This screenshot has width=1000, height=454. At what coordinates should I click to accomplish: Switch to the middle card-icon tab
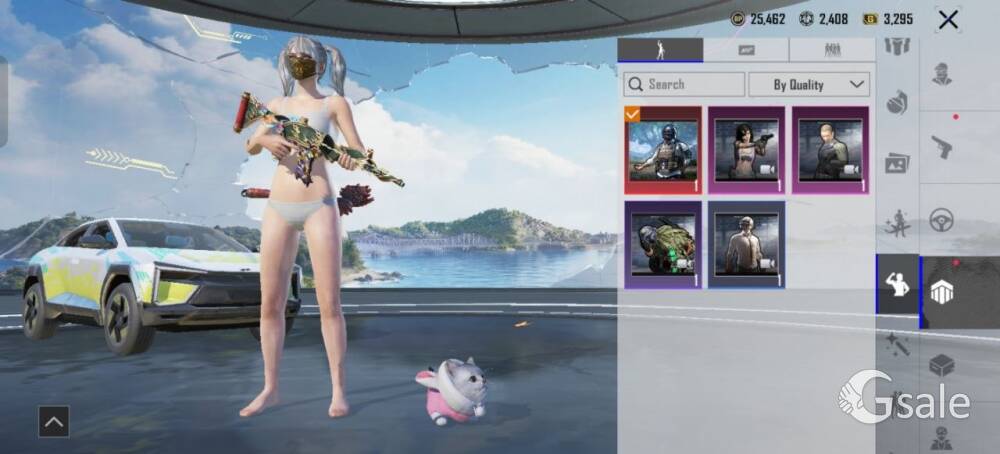pos(746,50)
